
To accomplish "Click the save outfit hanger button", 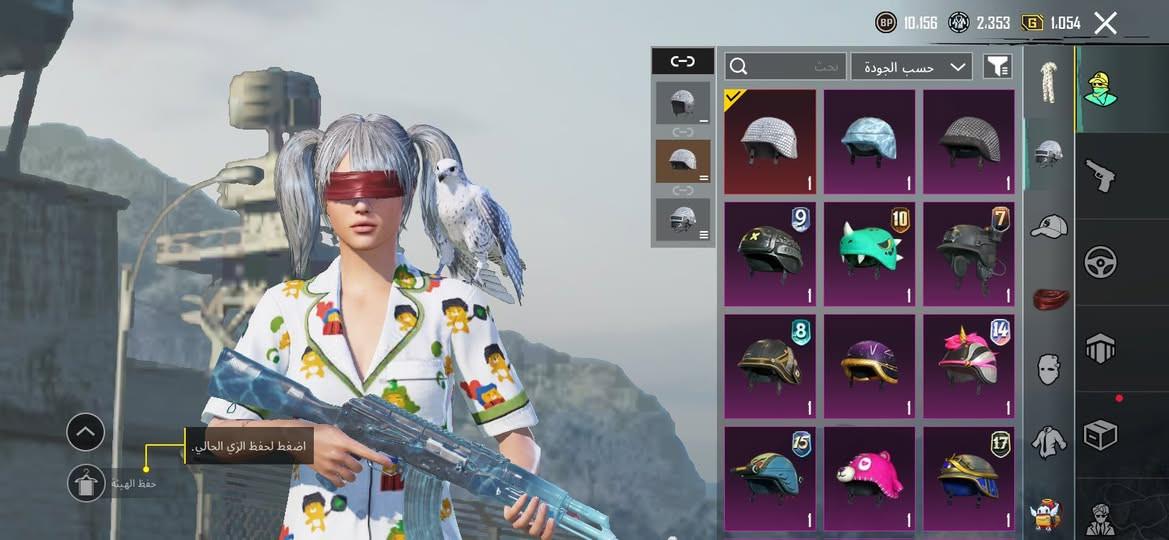I will 86,483.
